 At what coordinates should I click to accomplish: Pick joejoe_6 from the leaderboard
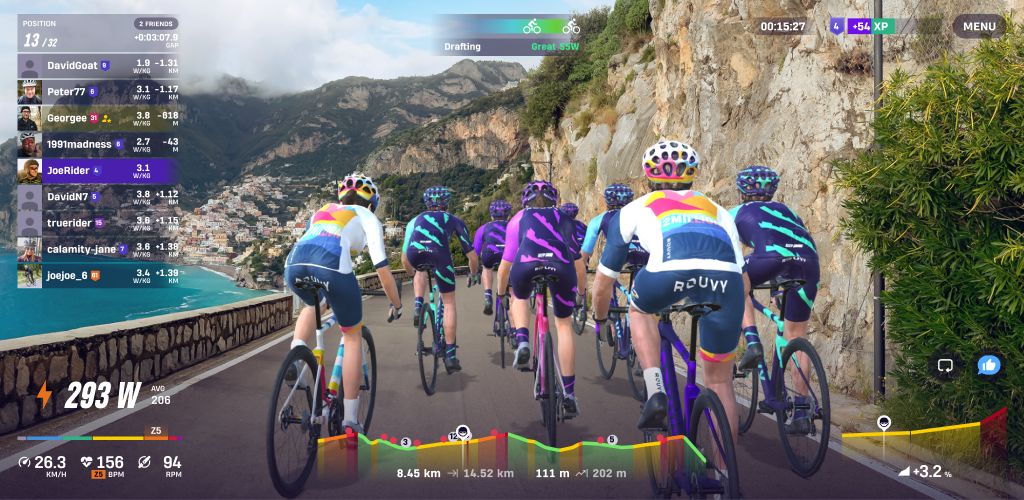(99, 274)
